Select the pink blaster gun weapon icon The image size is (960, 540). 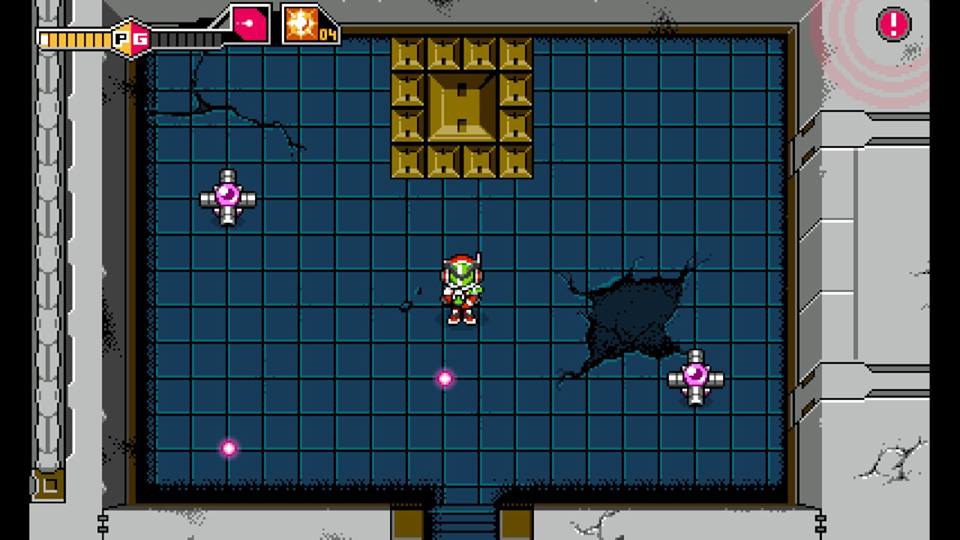(x=250, y=23)
